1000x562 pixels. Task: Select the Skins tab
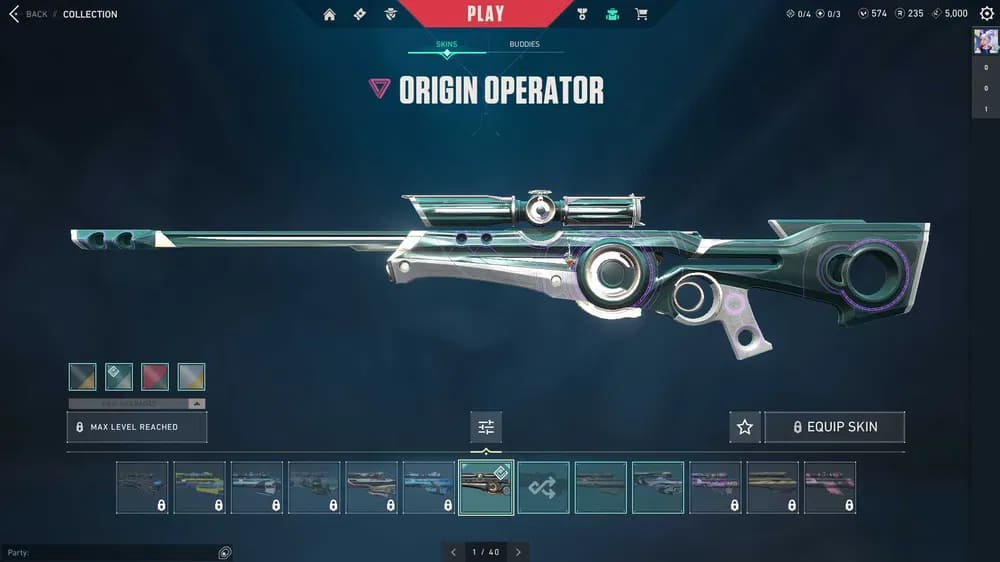446,44
